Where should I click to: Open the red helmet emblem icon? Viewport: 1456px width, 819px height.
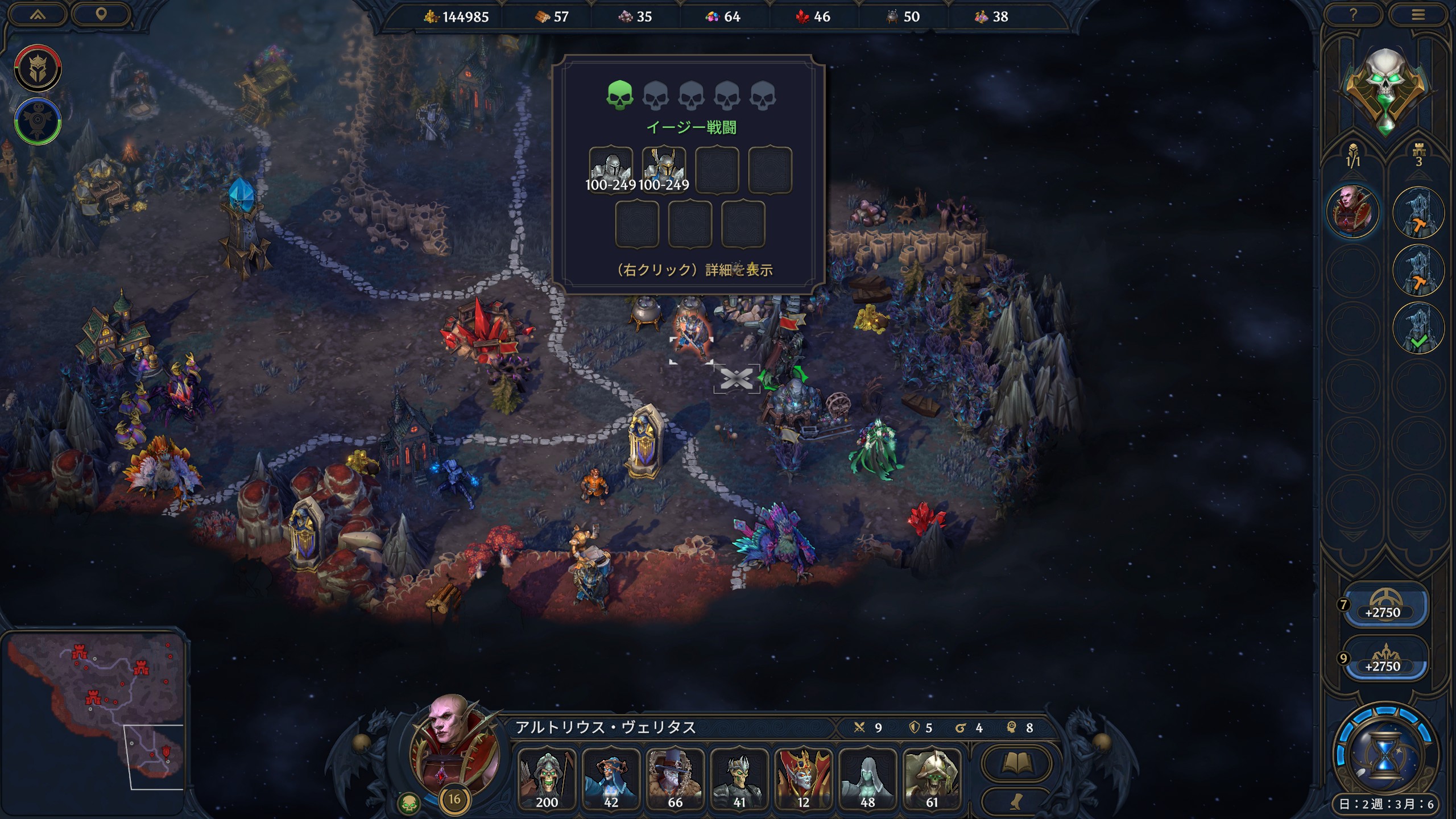[x=38, y=68]
